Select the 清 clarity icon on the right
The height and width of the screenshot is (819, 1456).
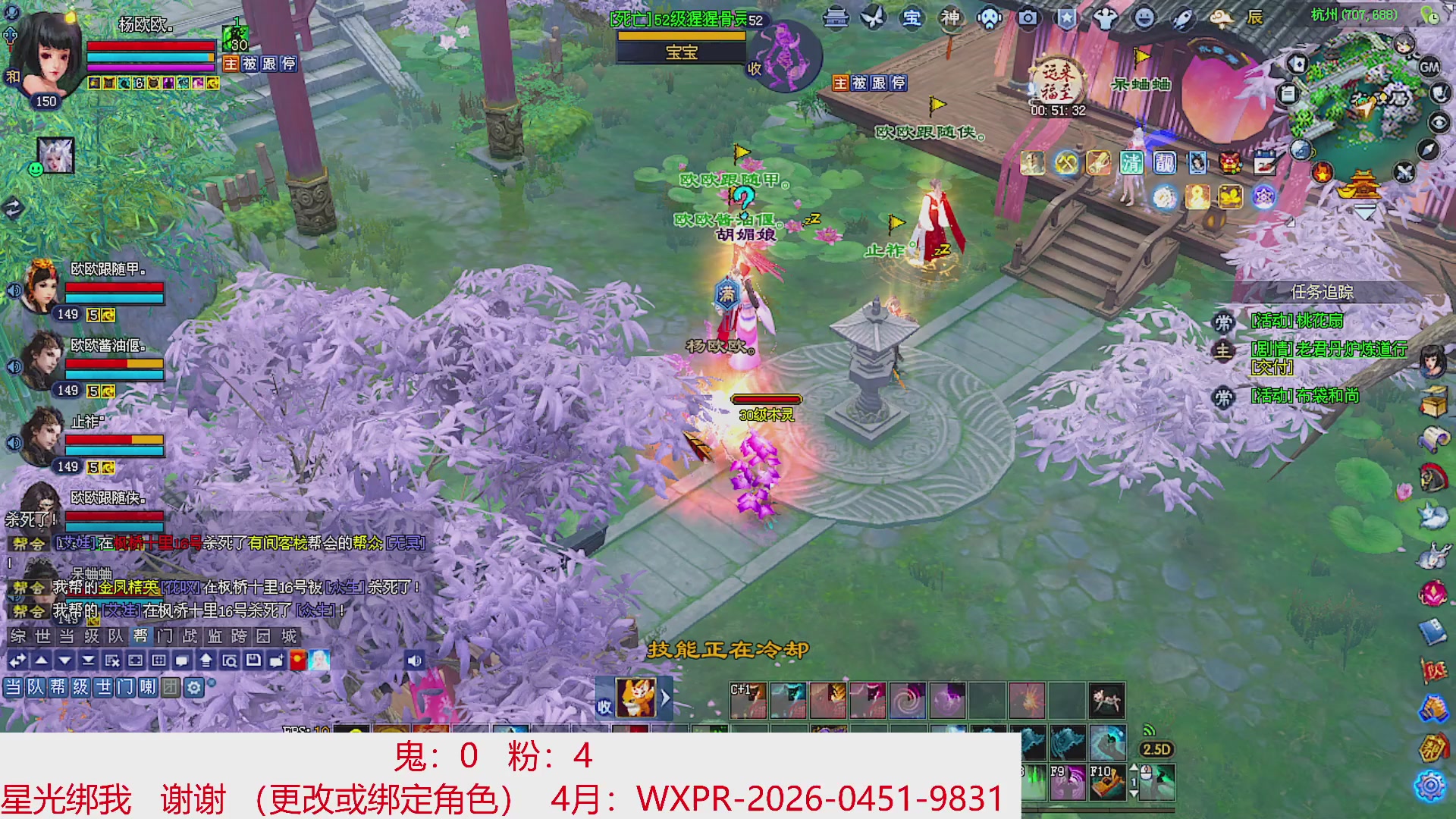(1131, 164)
